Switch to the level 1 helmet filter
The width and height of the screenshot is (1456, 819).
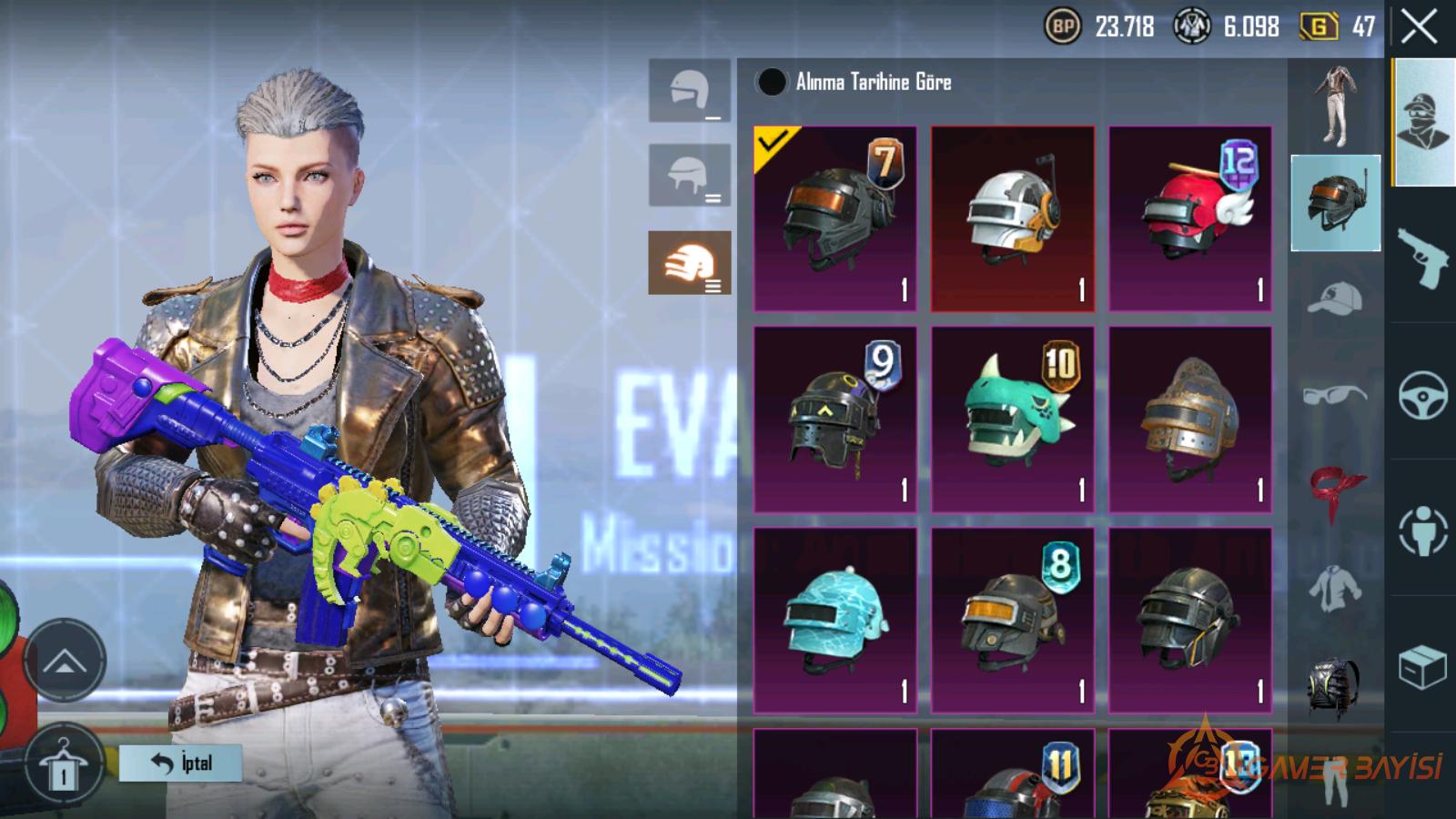click(x=690, y=91)
